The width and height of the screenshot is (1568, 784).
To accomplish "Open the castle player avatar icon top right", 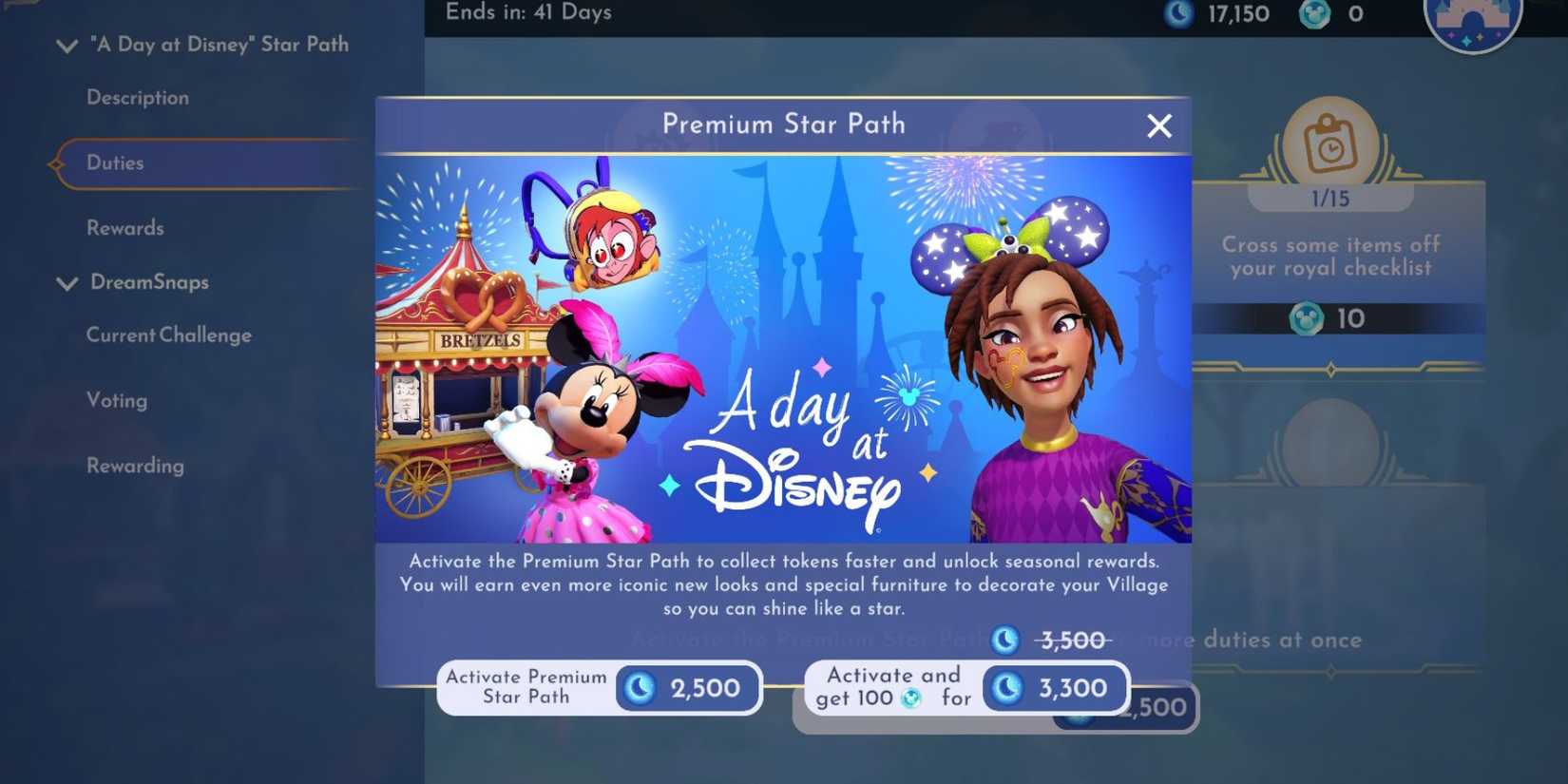I will [x=1472, y=21].
